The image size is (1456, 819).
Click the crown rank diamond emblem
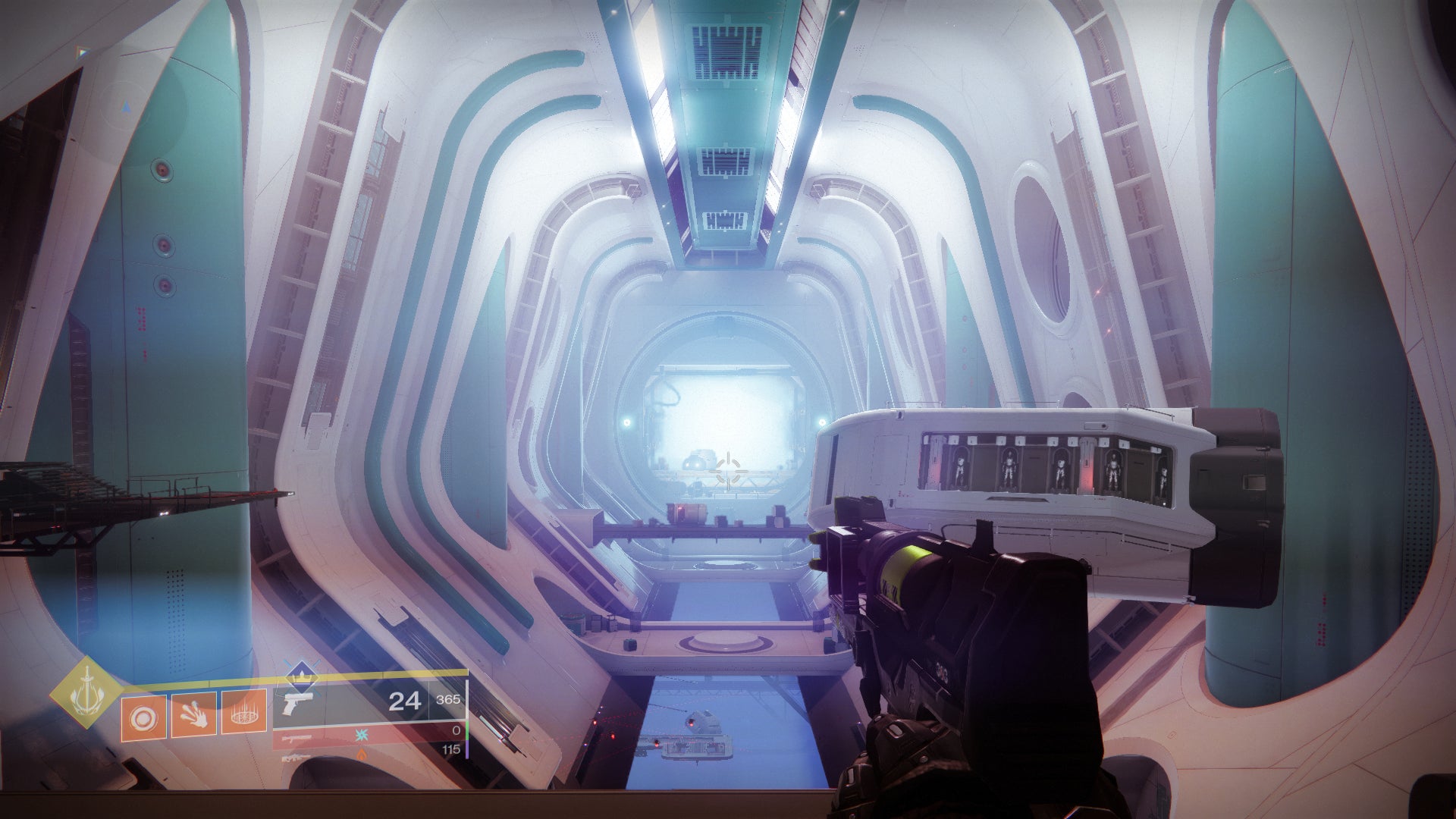(302, 677)
